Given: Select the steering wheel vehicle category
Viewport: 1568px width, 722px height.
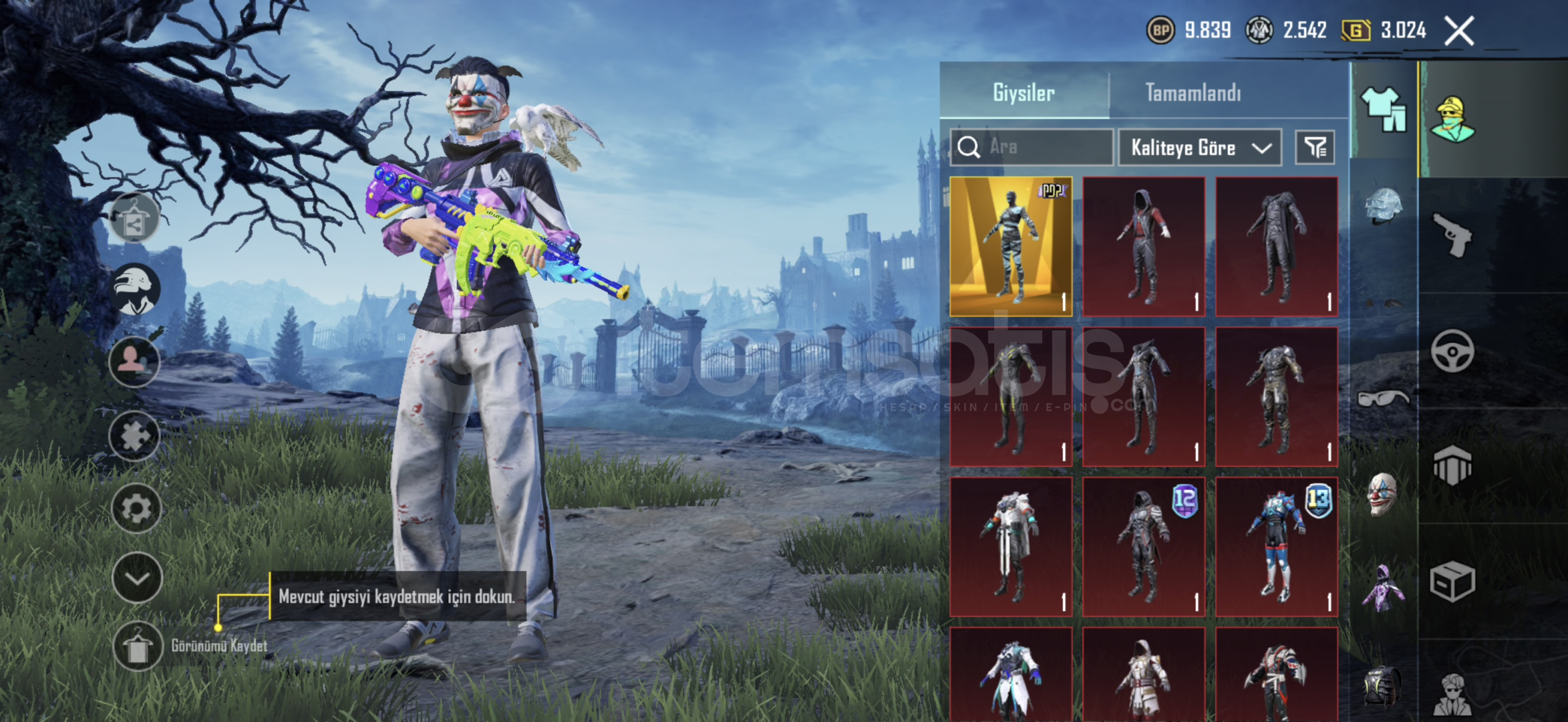Looking at the screenshot, I should point(1452,350).
